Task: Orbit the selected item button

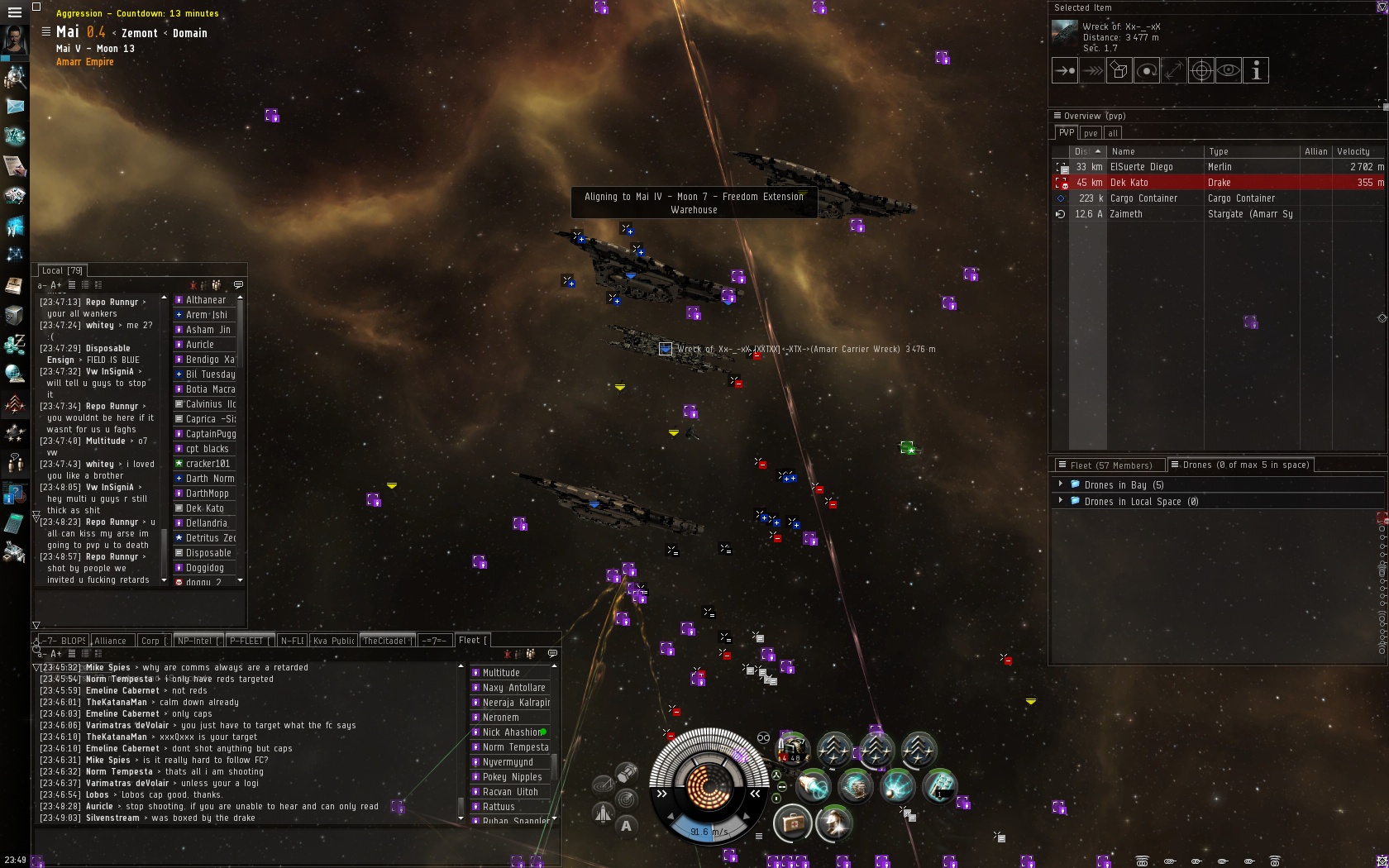Action: [x=1147, y=71]
